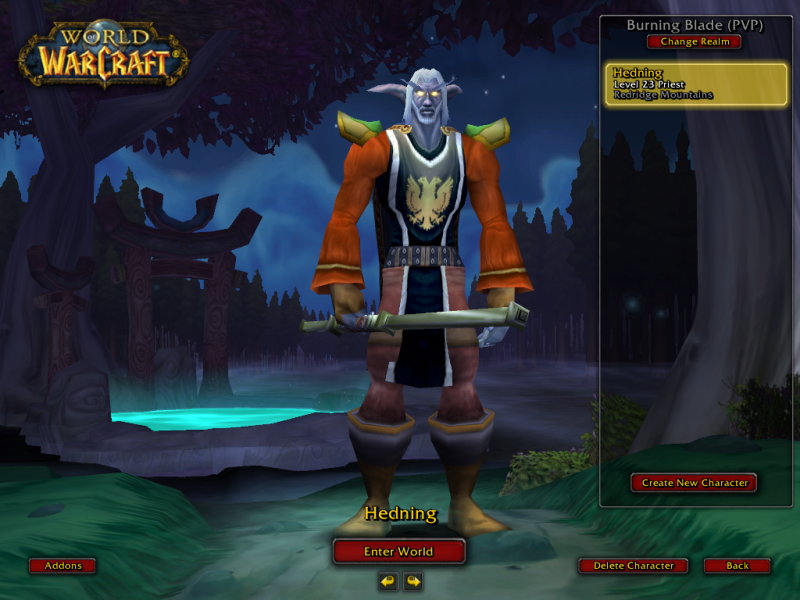Delete the selected character
Screen dimensions: 800x600
pos(633,566)
